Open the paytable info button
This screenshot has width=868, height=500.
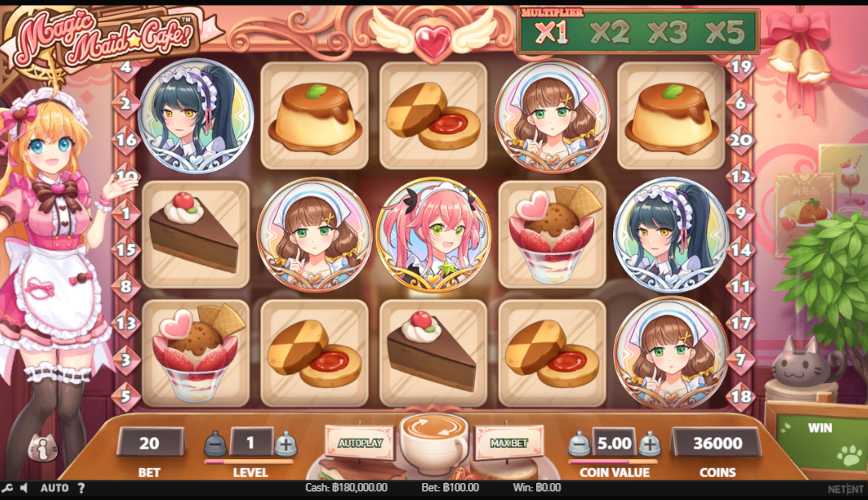[42, 449]
